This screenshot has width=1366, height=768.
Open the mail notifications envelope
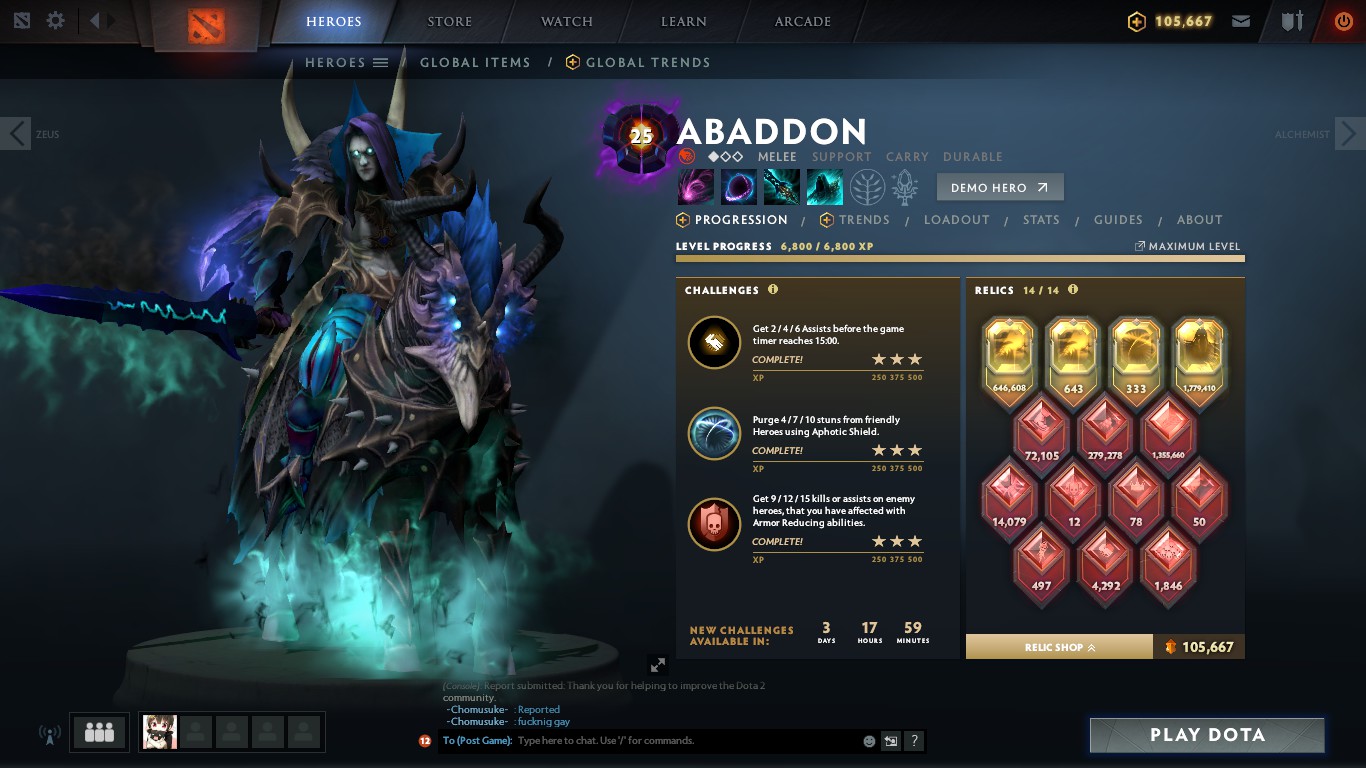point(1241,20)
